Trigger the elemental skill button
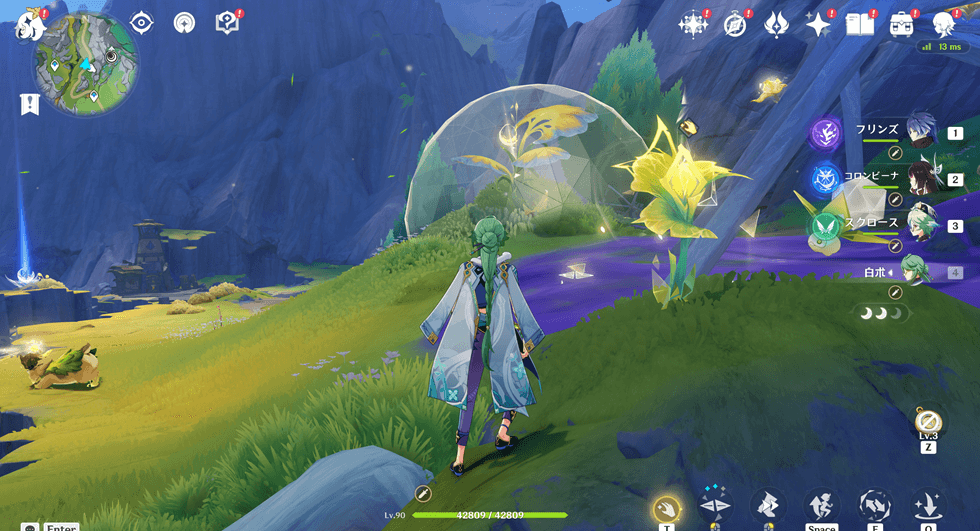This screenshot has height=531, width=980. (x=875, y=506)
